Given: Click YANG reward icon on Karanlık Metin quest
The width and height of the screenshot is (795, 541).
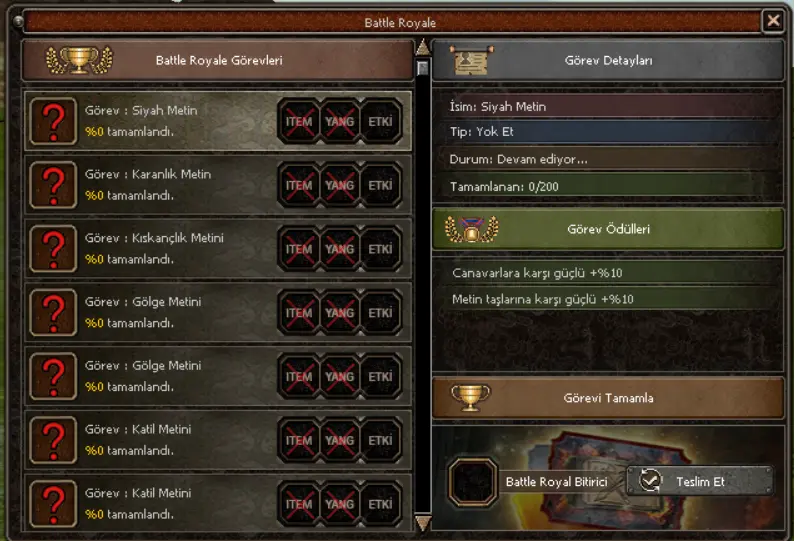Looking at the screenshot, I should pos(340,185).
